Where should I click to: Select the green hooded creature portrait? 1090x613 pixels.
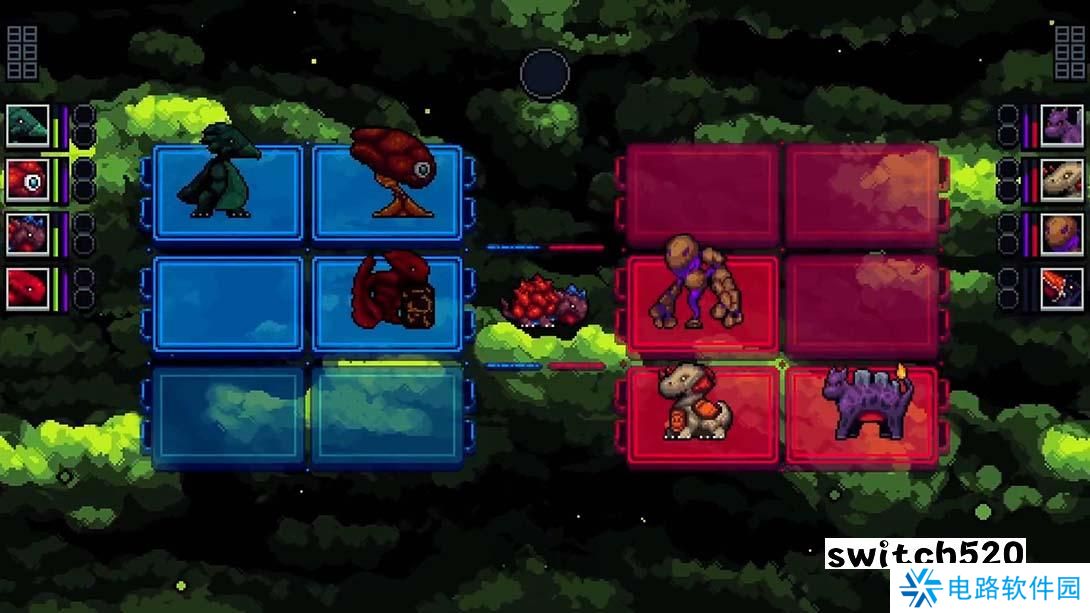point(28,125)
